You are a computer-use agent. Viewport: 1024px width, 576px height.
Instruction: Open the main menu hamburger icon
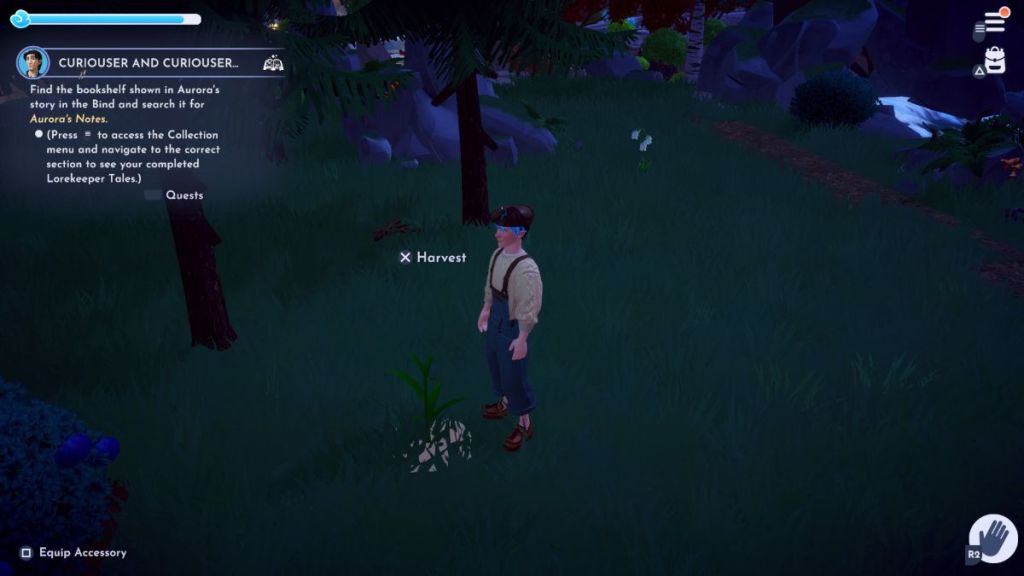[x=993, y=22]
